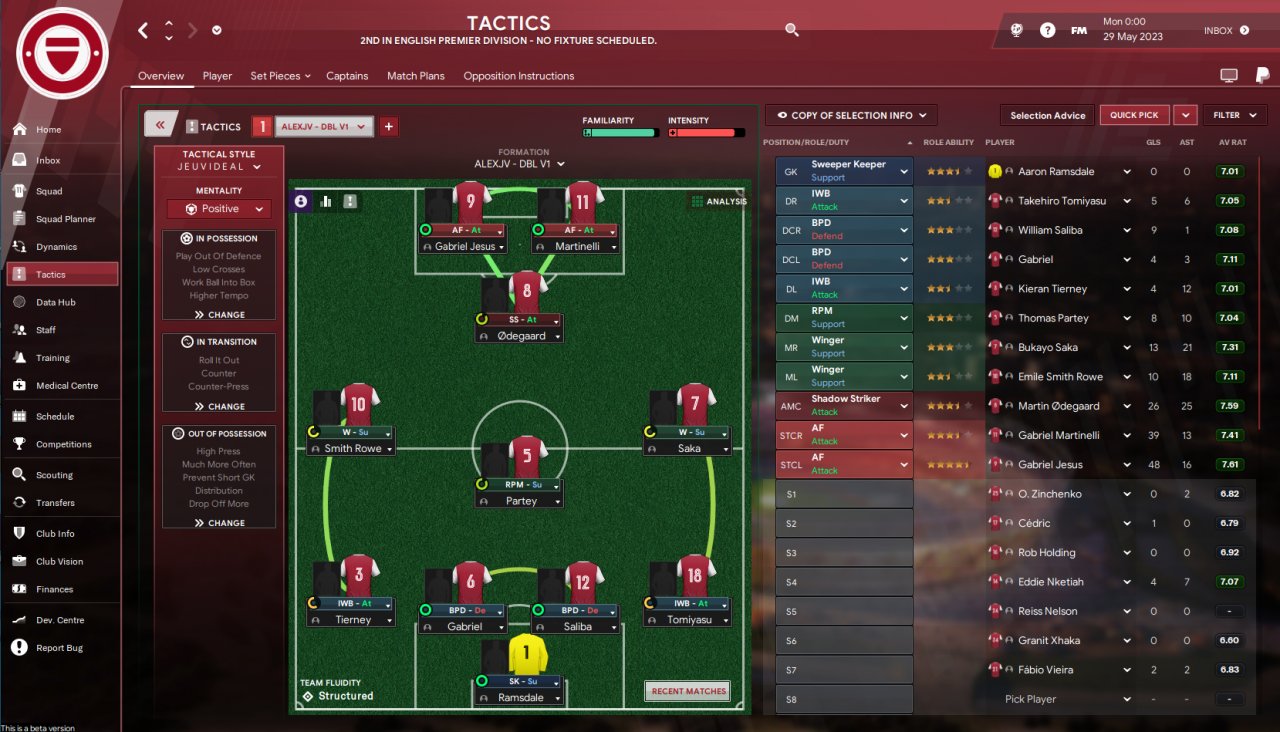Viewport: 1280px width, 732px height.
Task: Change the Out Of Possession instructions
Action: [219, 523]
